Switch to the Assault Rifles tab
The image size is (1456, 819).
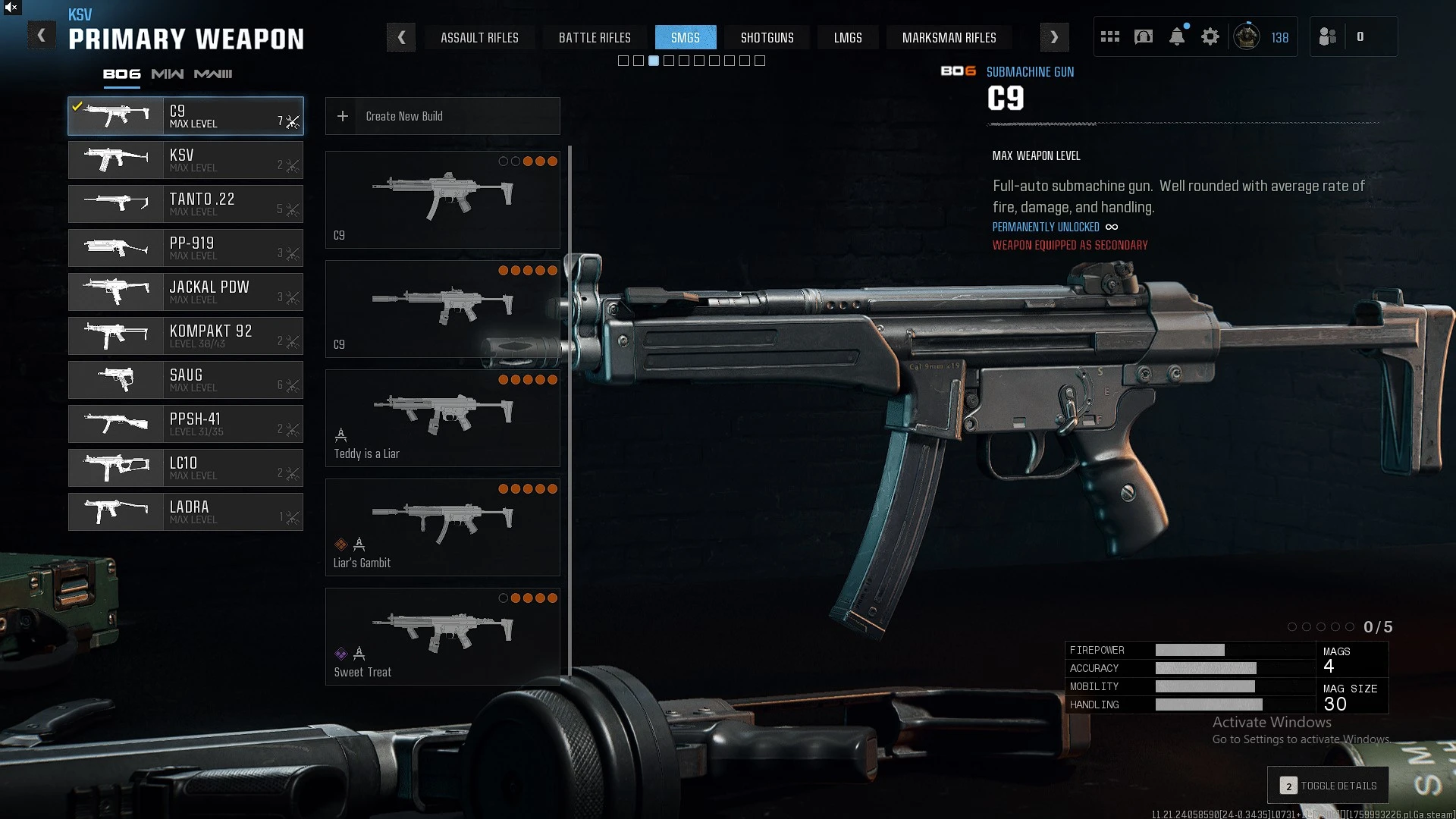pyautogui.click(x=479, y=38)
